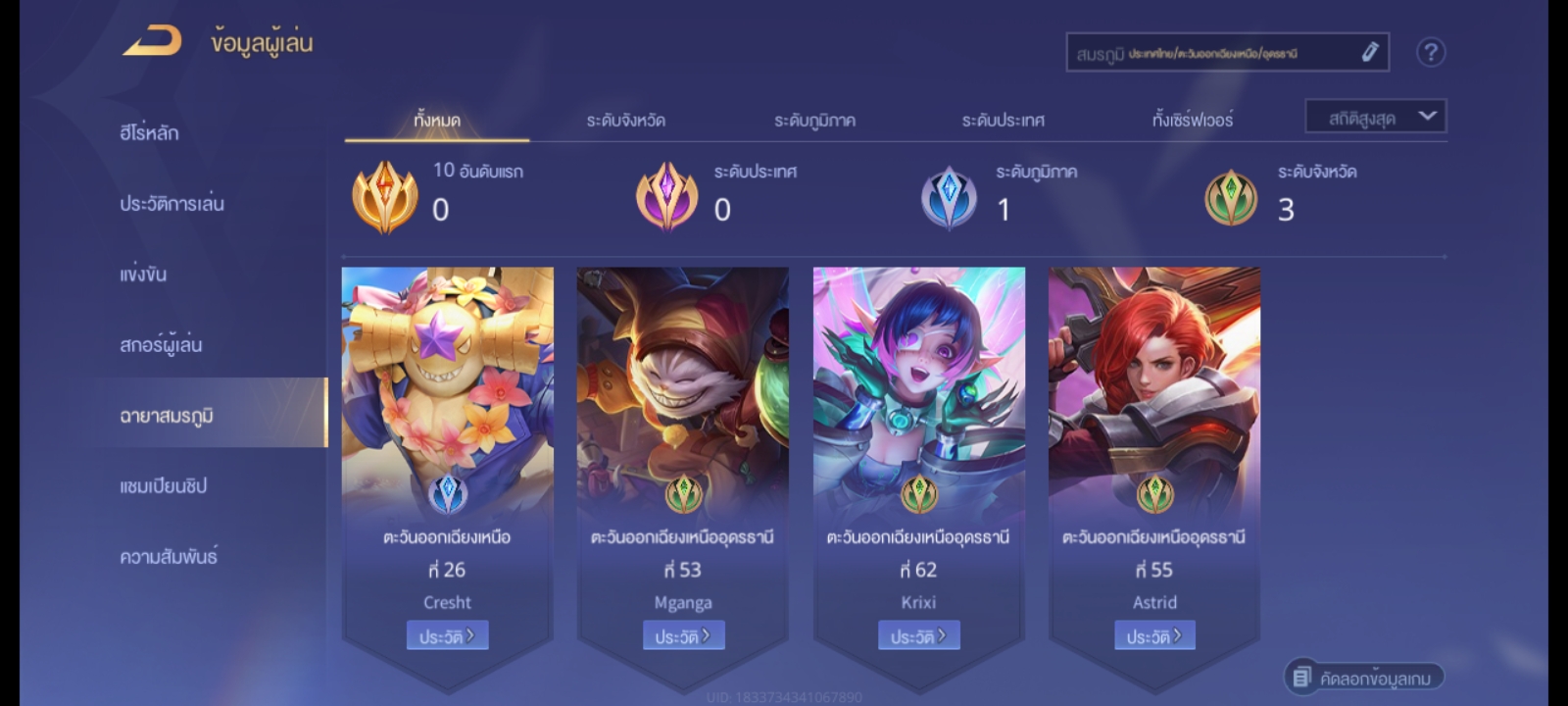The width and height of the screenshot is (1568, 706).
Task: View ประวัติ history for Mganga
Action: point(683,636)
